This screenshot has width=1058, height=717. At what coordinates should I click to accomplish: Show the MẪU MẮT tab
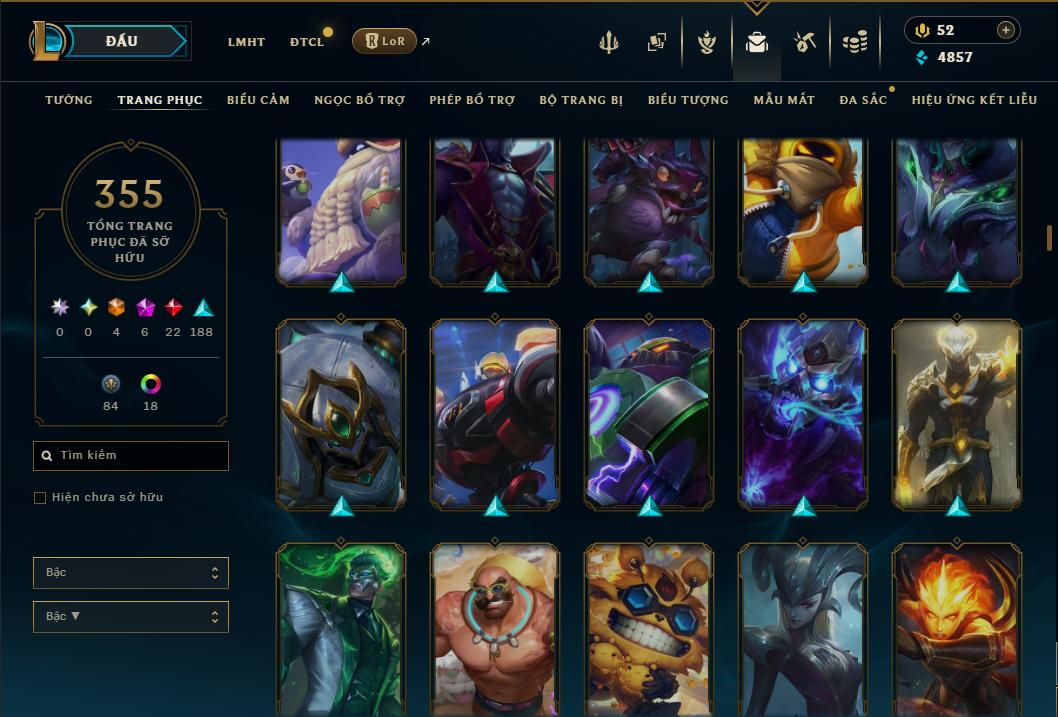pyautogui.click(x=784, y=100)
